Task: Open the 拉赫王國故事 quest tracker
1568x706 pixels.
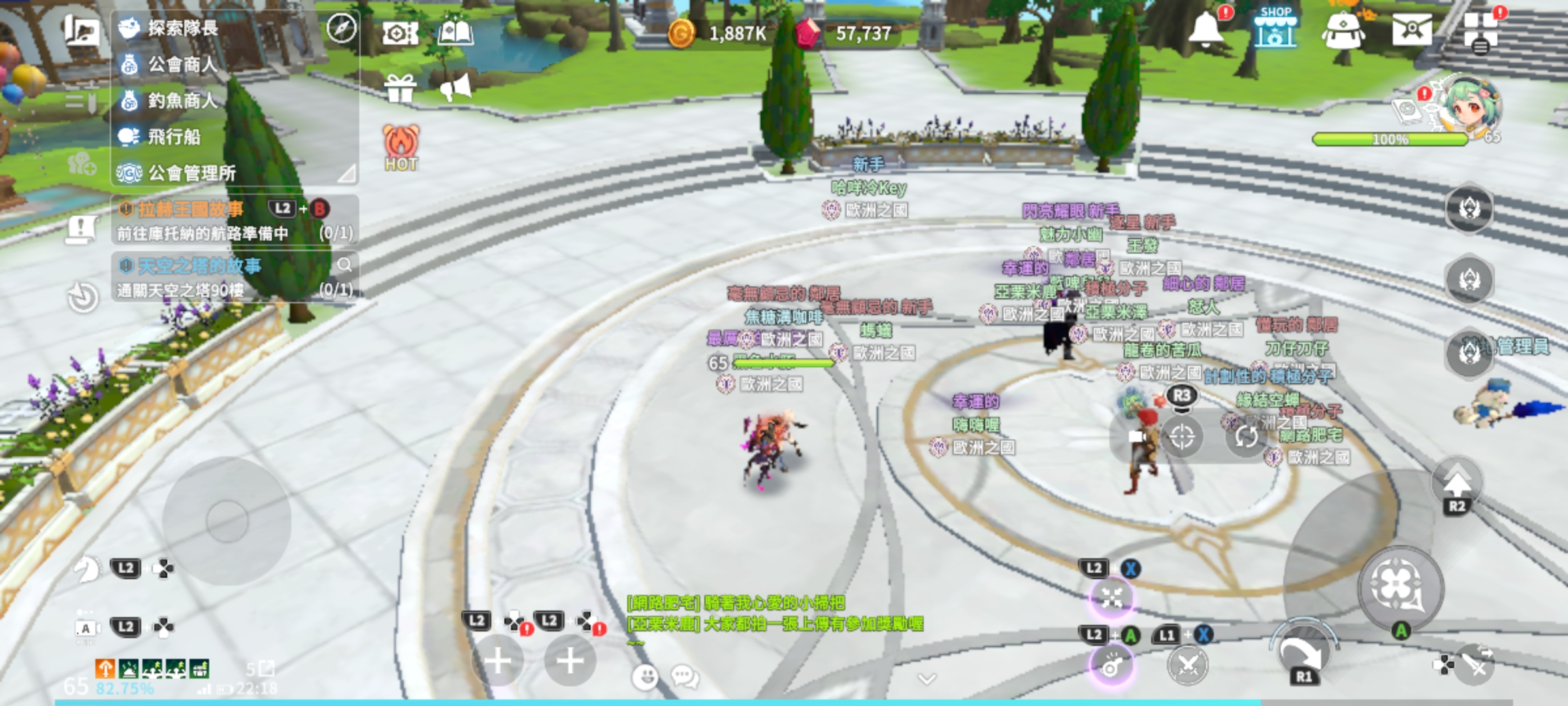Action: (191, 209)
